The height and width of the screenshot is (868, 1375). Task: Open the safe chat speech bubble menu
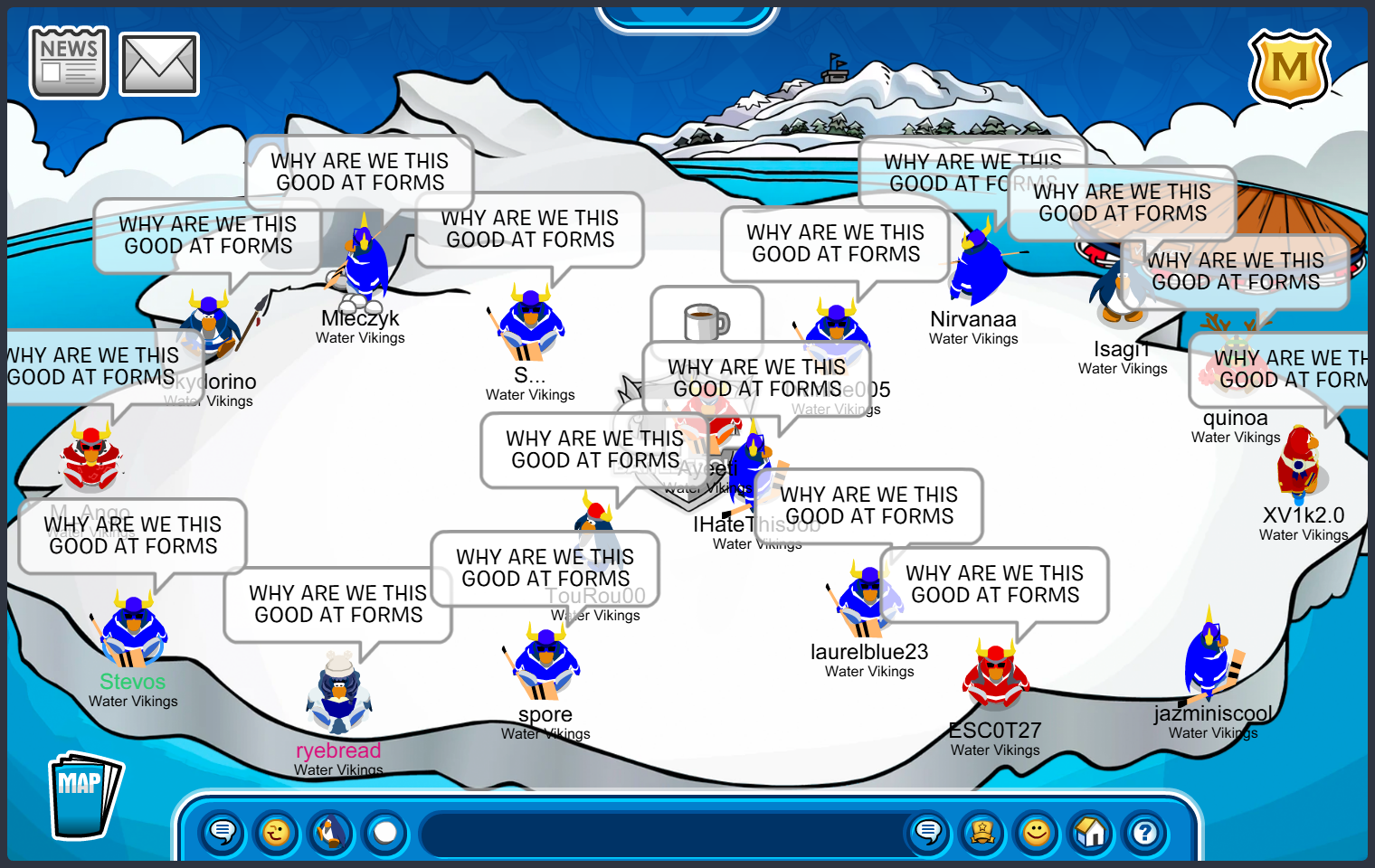click(223, 832)
